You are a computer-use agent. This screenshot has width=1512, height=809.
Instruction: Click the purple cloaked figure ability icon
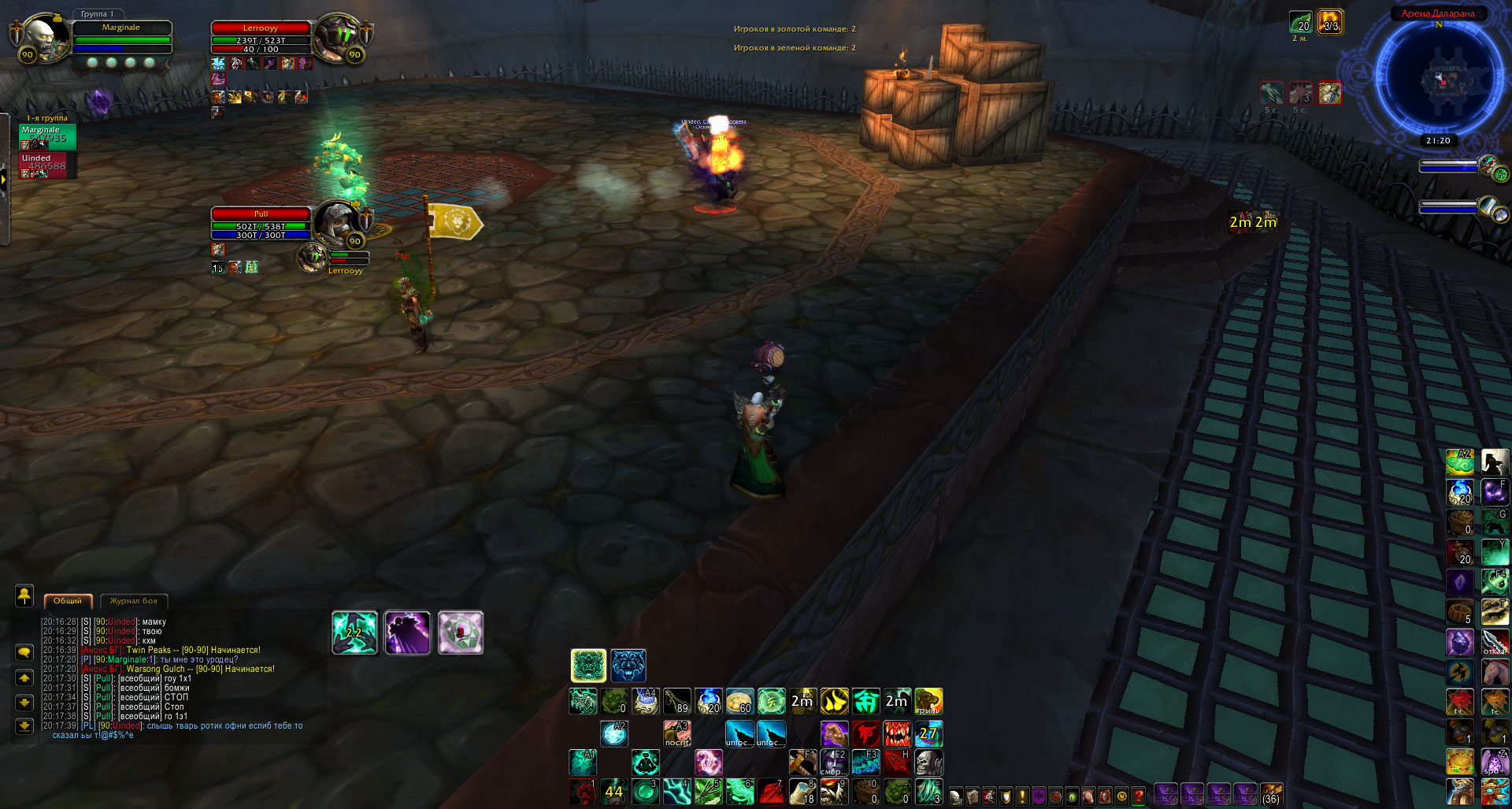click(407, 633)
